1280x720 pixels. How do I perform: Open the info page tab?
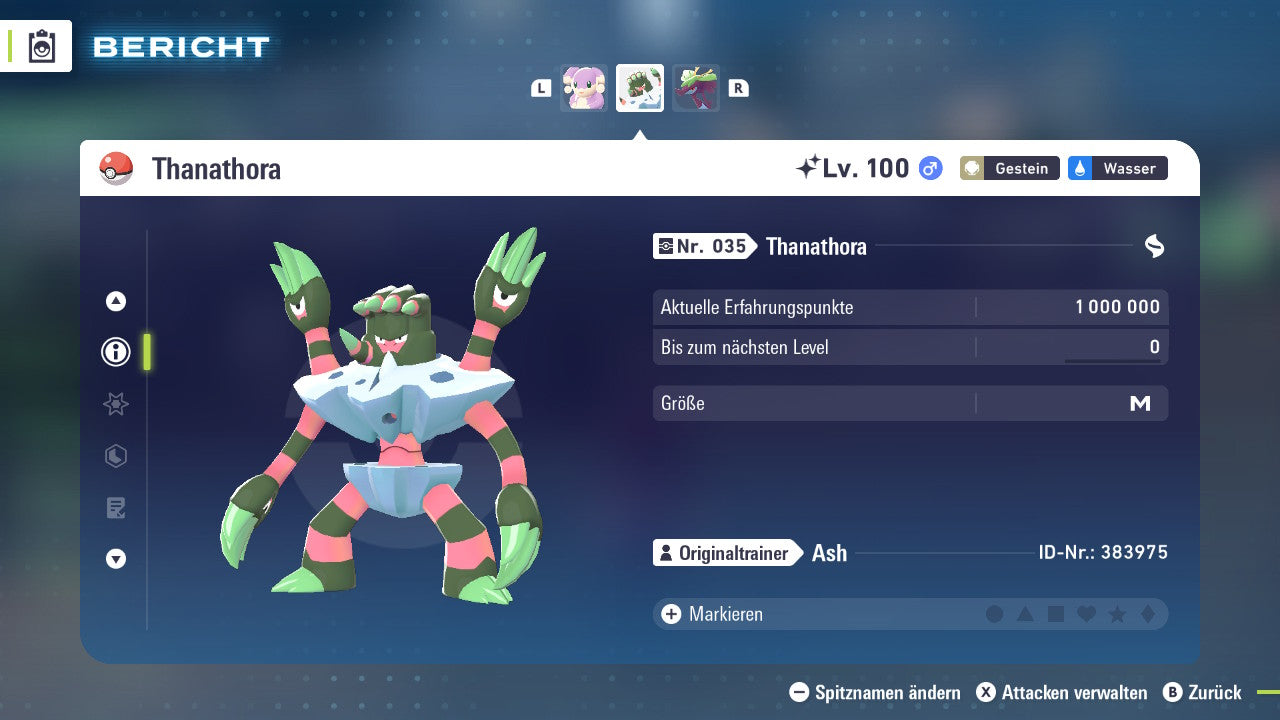tap(116, 352)
